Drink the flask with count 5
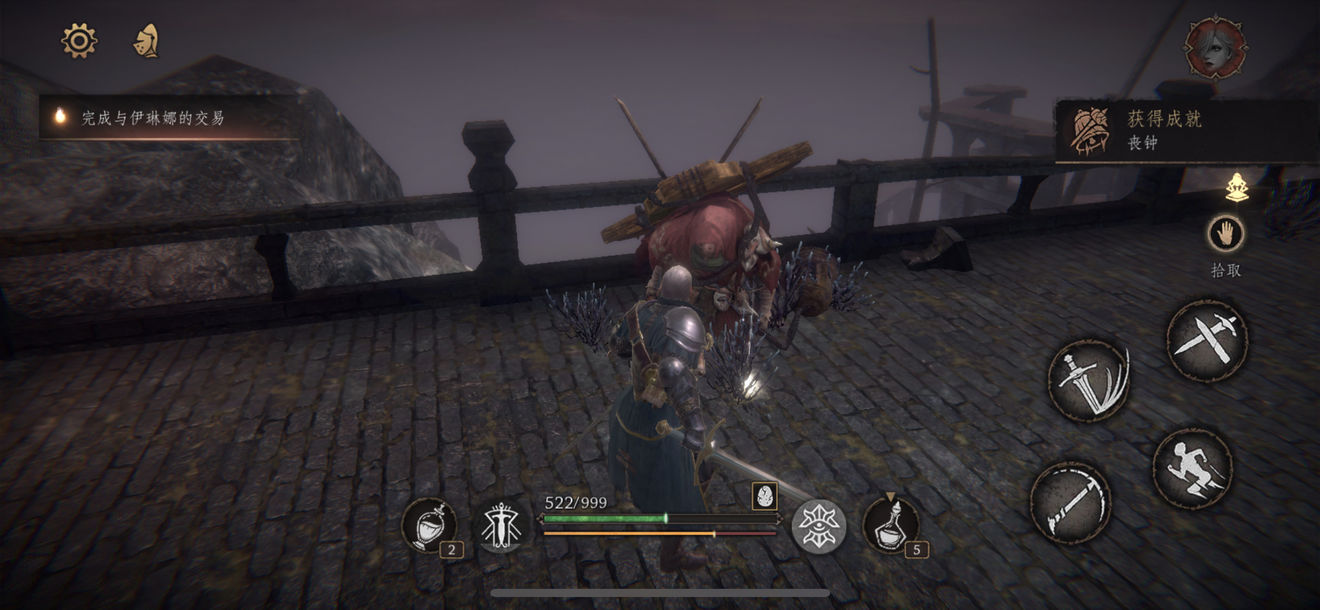 click(x=889, y=522)
